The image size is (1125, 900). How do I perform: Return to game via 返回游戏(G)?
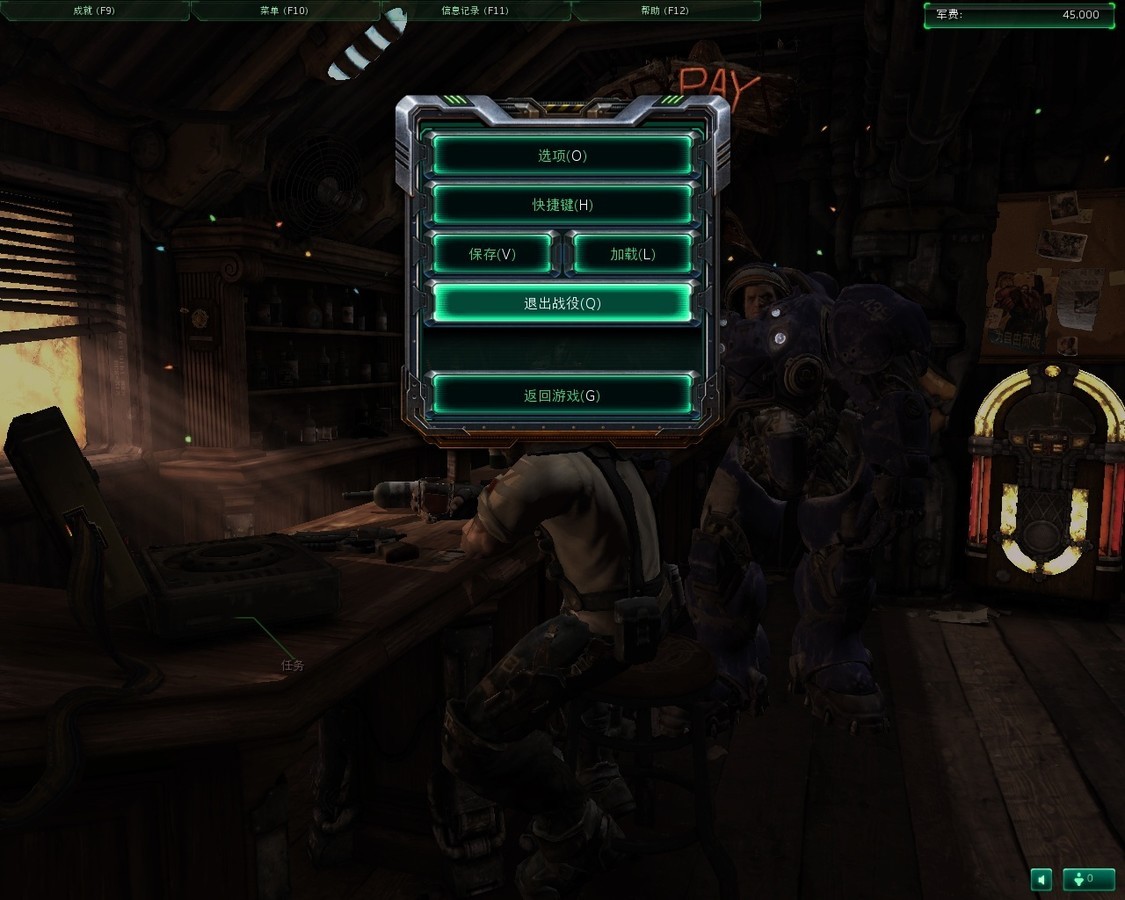562,395
